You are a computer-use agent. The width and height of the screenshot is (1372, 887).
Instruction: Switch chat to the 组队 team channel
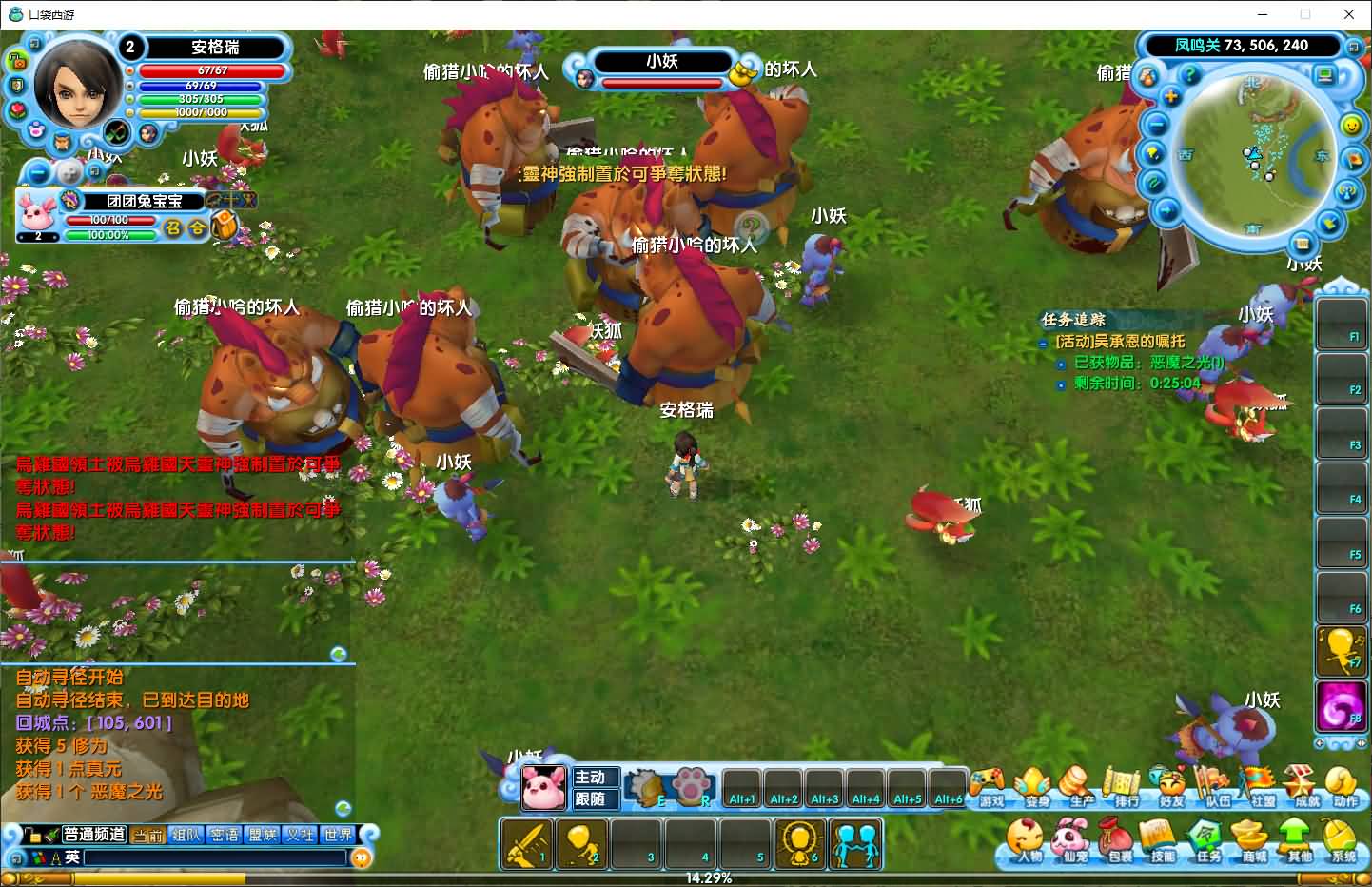pos(186,835)
